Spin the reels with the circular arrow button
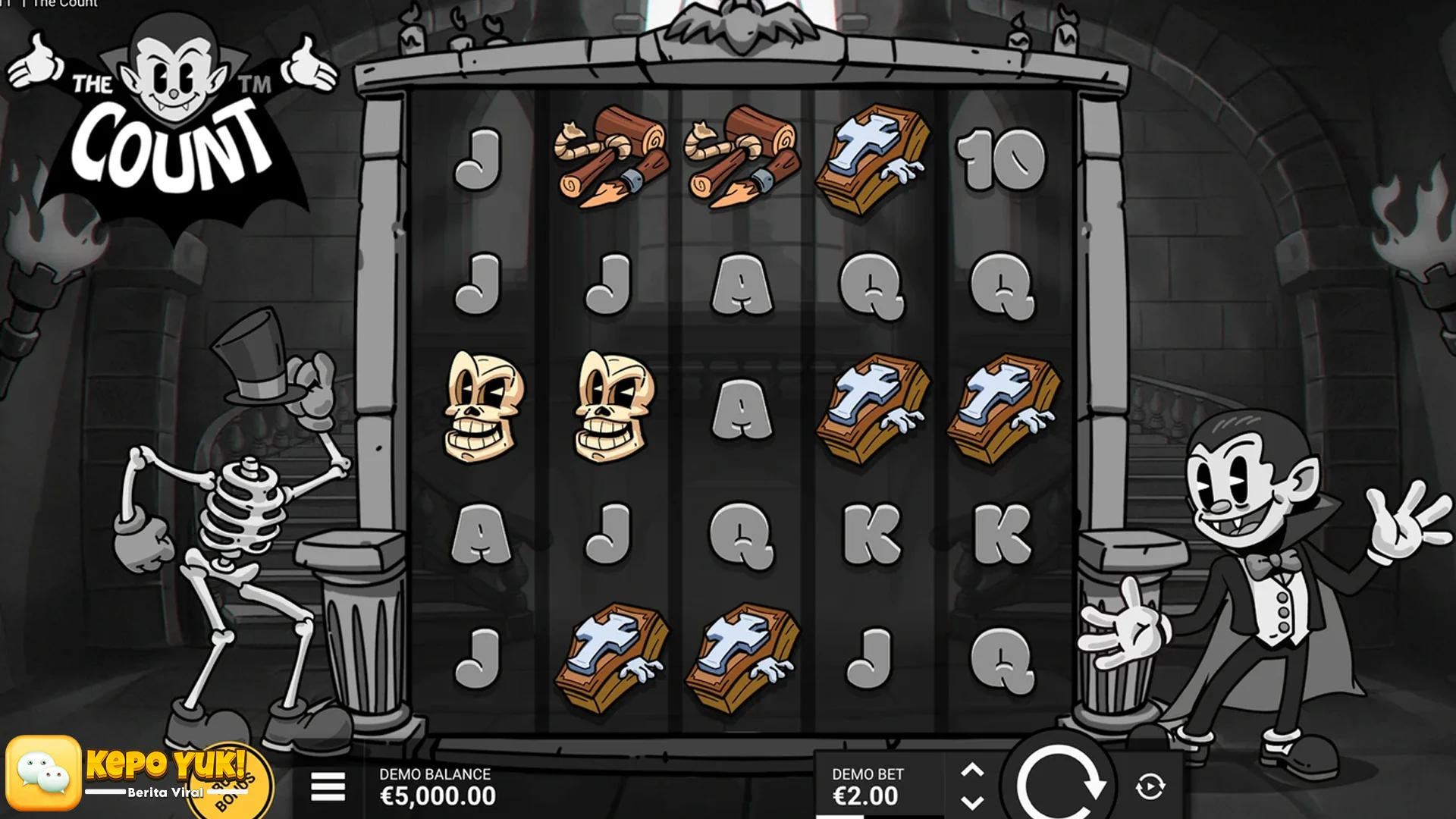The image size is (1456, 819). (1059, 781)
